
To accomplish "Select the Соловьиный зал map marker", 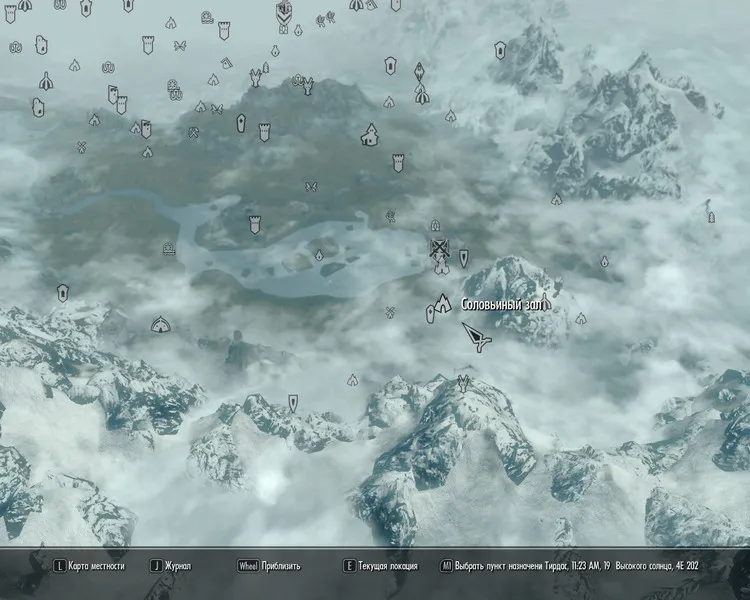I will pyautogui.click(x=443, y=303).
